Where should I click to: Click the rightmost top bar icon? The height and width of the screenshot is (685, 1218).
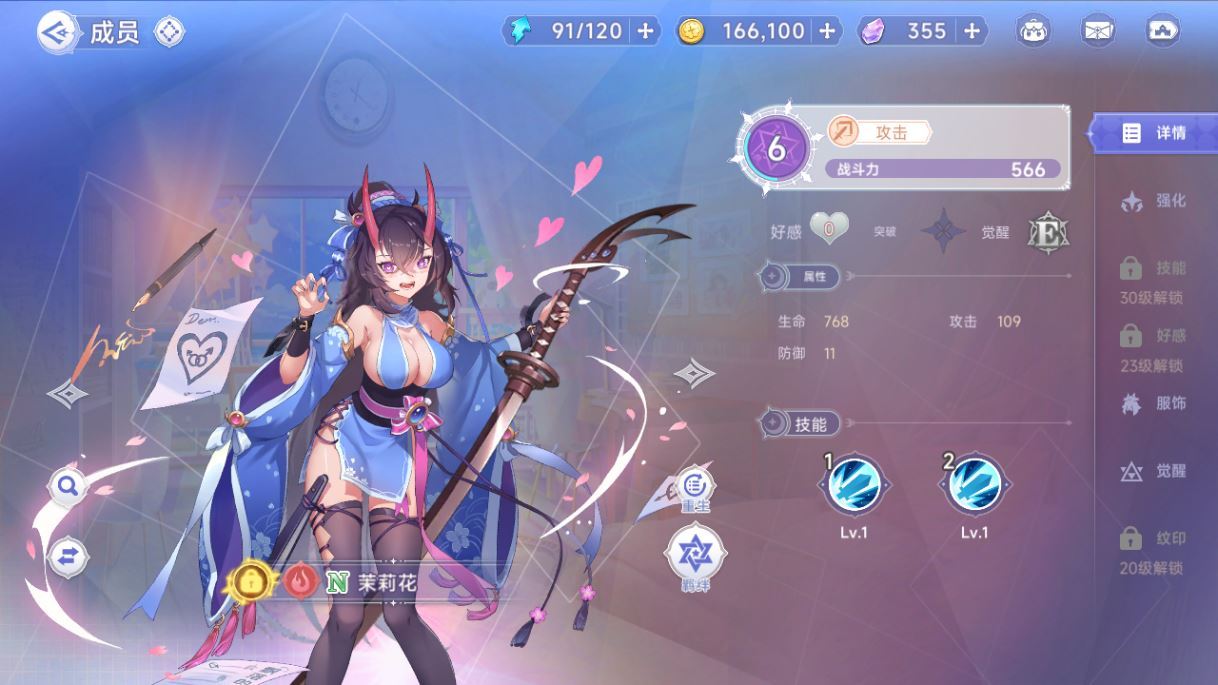1162,31
